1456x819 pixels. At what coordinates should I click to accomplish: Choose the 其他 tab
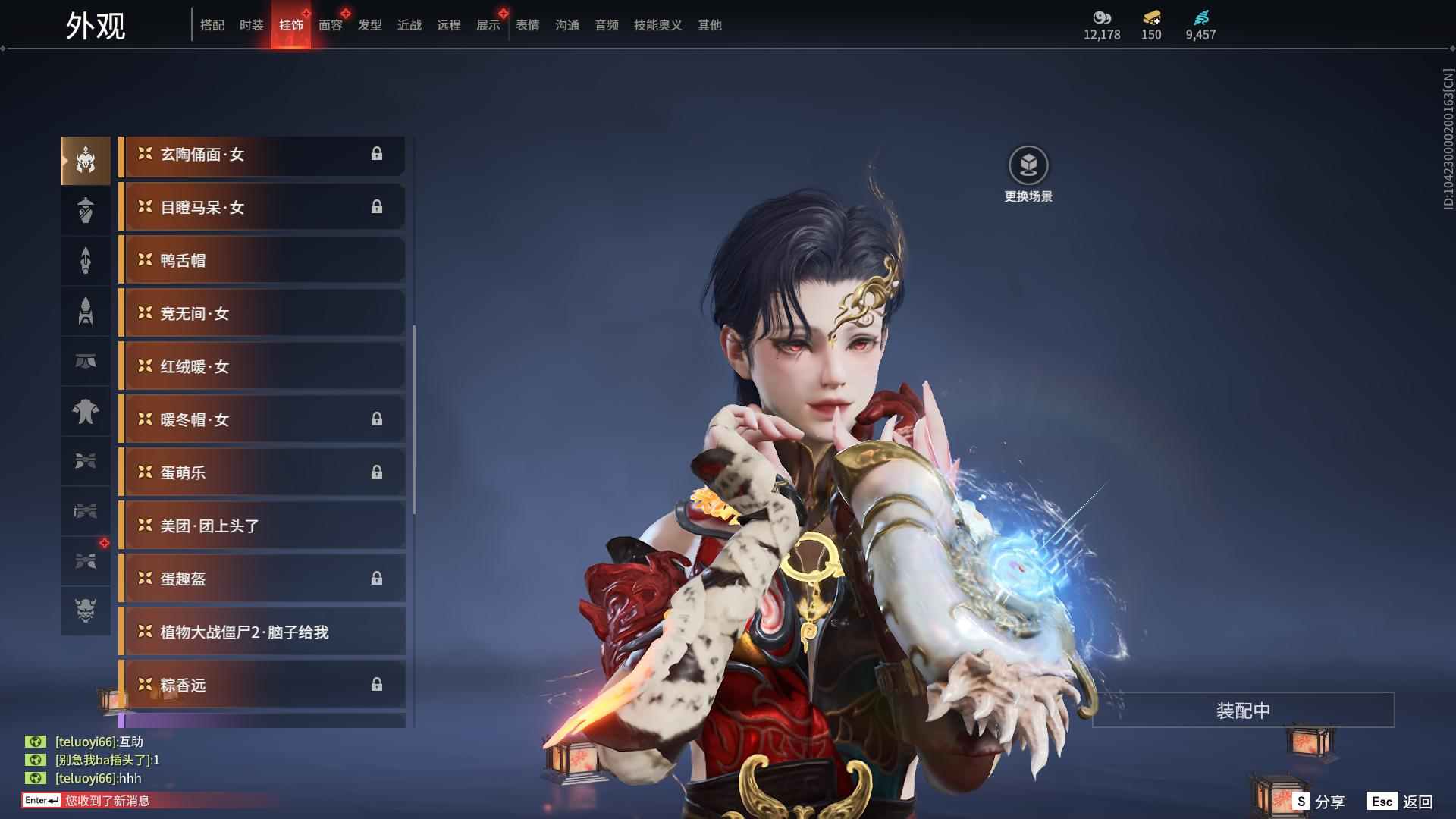710,25
